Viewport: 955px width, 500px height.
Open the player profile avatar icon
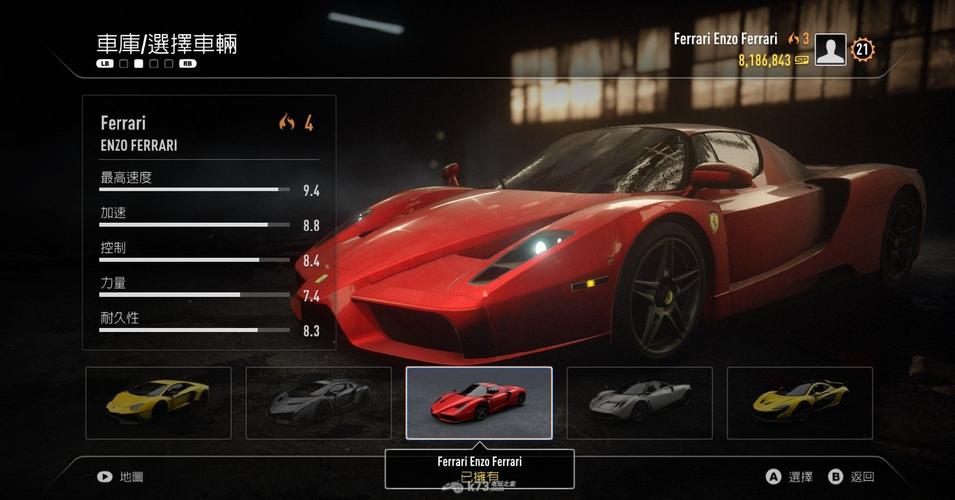830,49
